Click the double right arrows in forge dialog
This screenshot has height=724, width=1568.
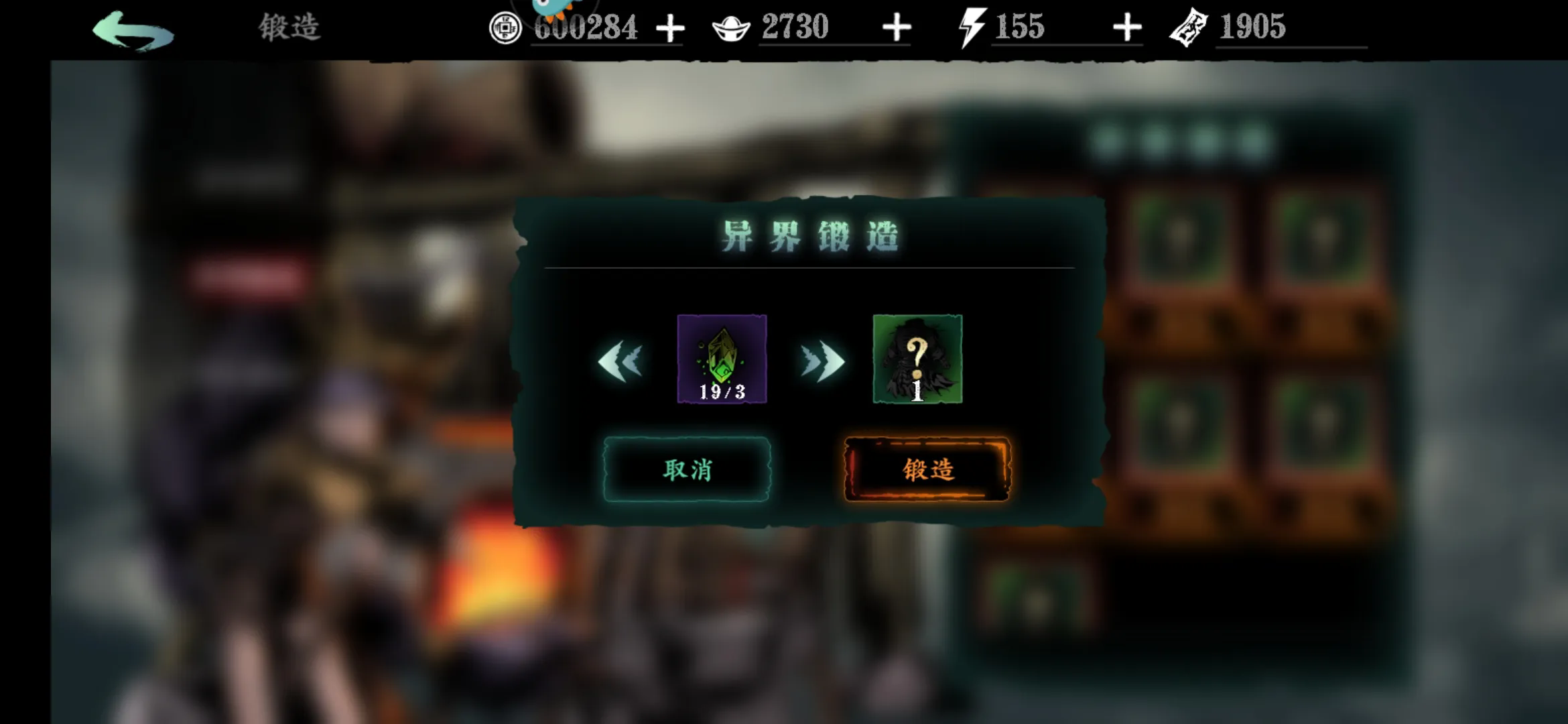coord(821,362)
